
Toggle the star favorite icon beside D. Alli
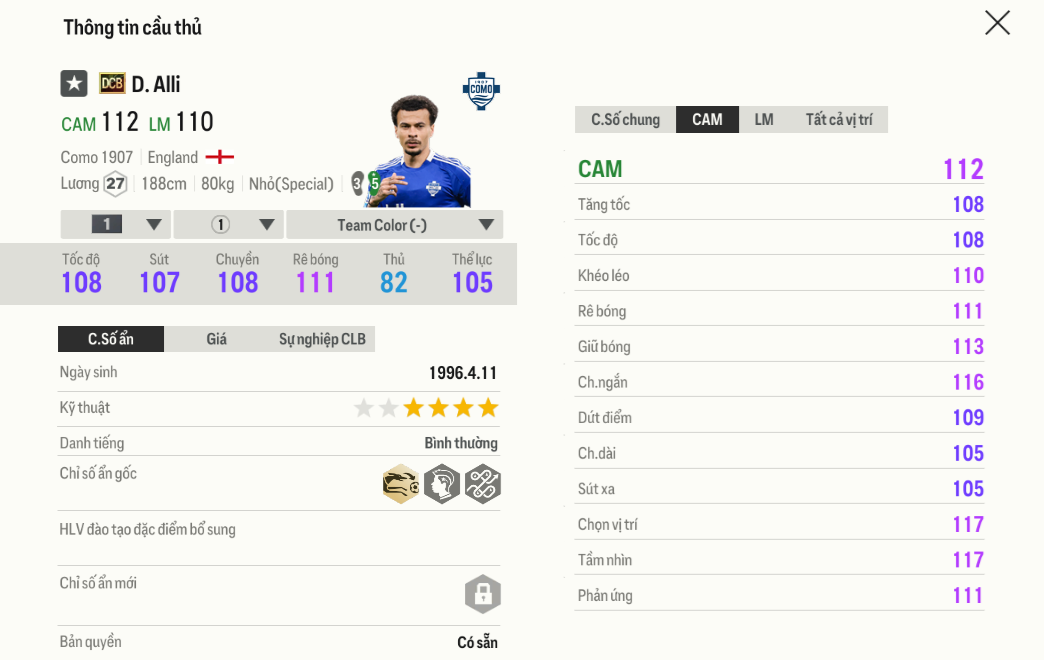click(x=74, y=84)
